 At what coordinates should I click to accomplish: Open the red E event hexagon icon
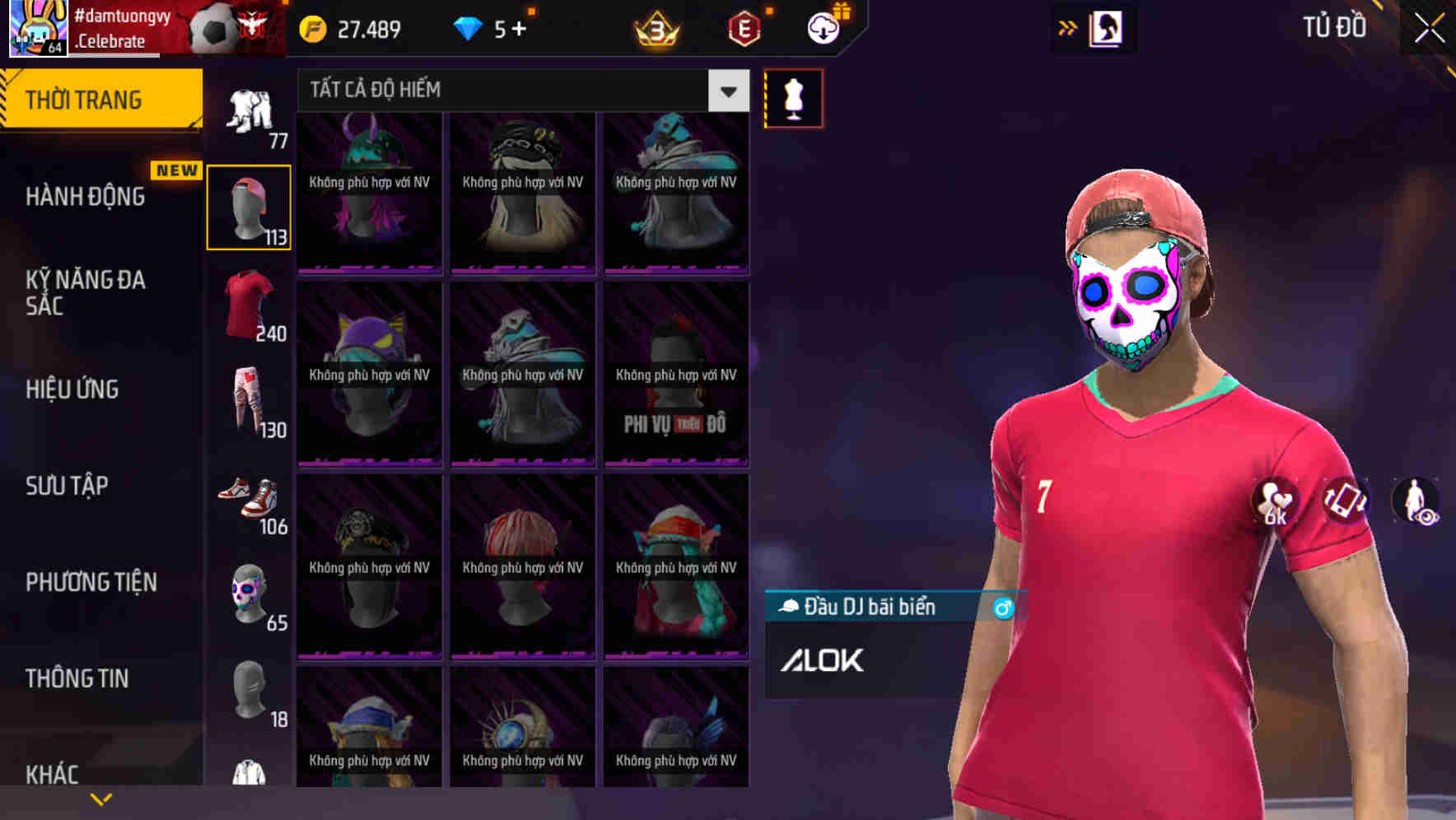(742, 30)
